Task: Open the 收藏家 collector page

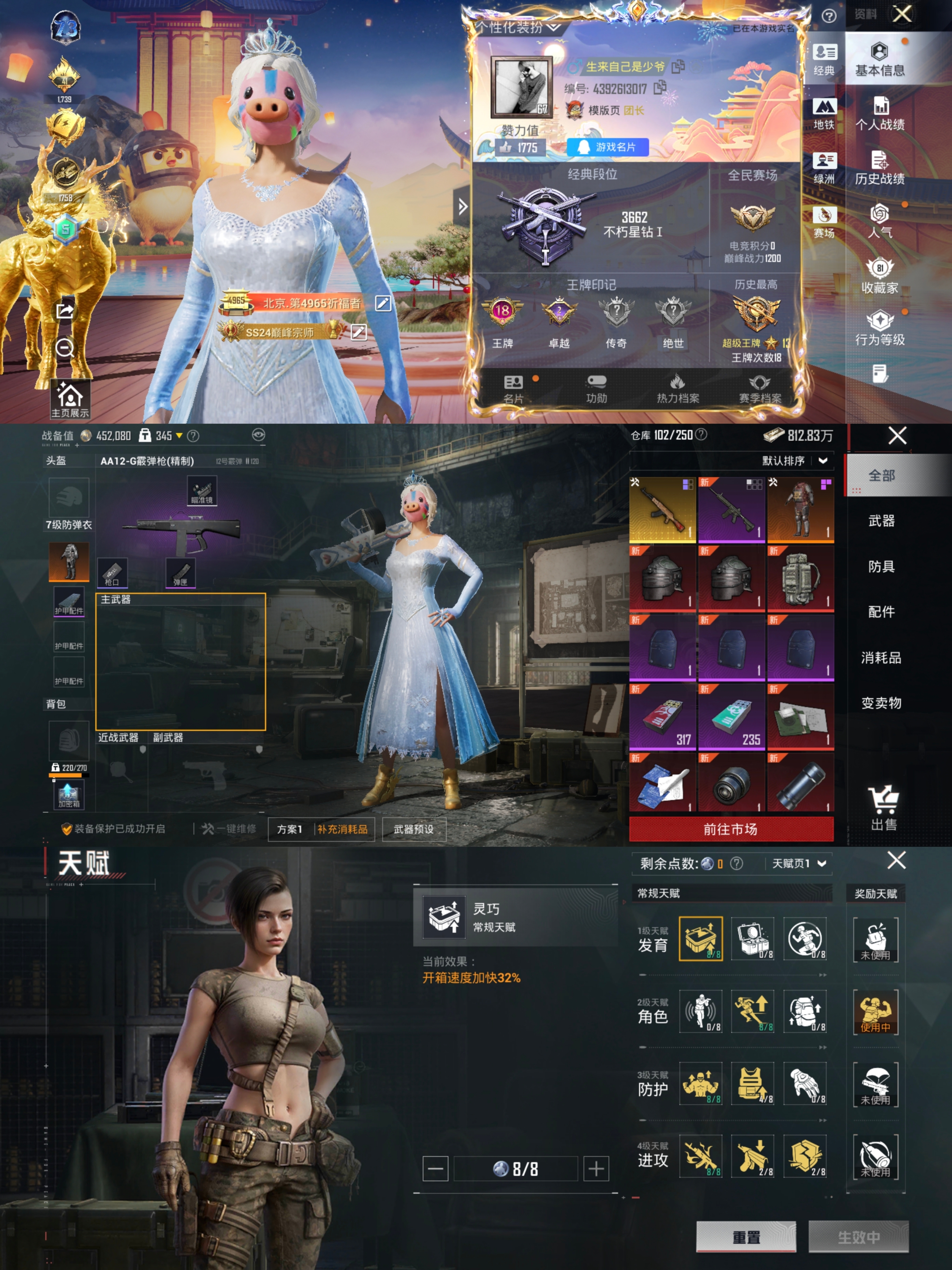Action: [x=879, y=277]
